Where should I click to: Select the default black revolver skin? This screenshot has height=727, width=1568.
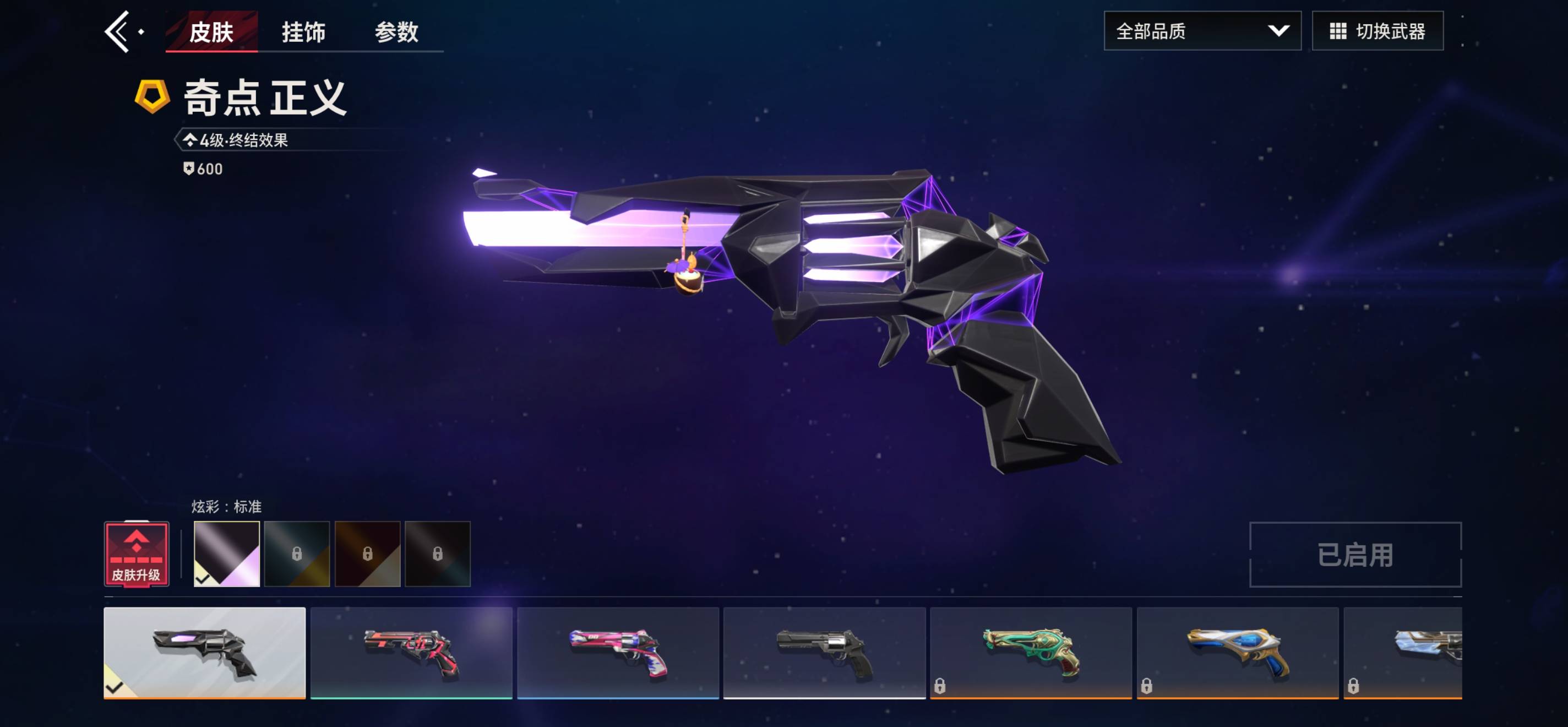[x=824, y=652]
